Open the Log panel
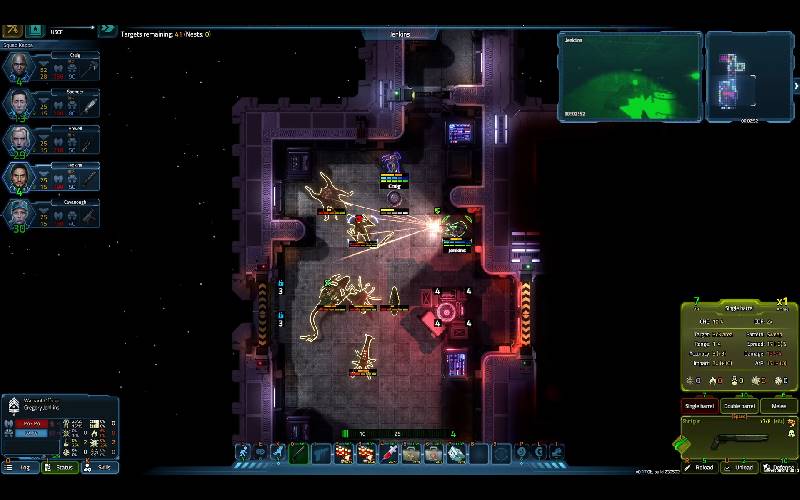Viewport: 800px width, 500px height. pos(20,466)
